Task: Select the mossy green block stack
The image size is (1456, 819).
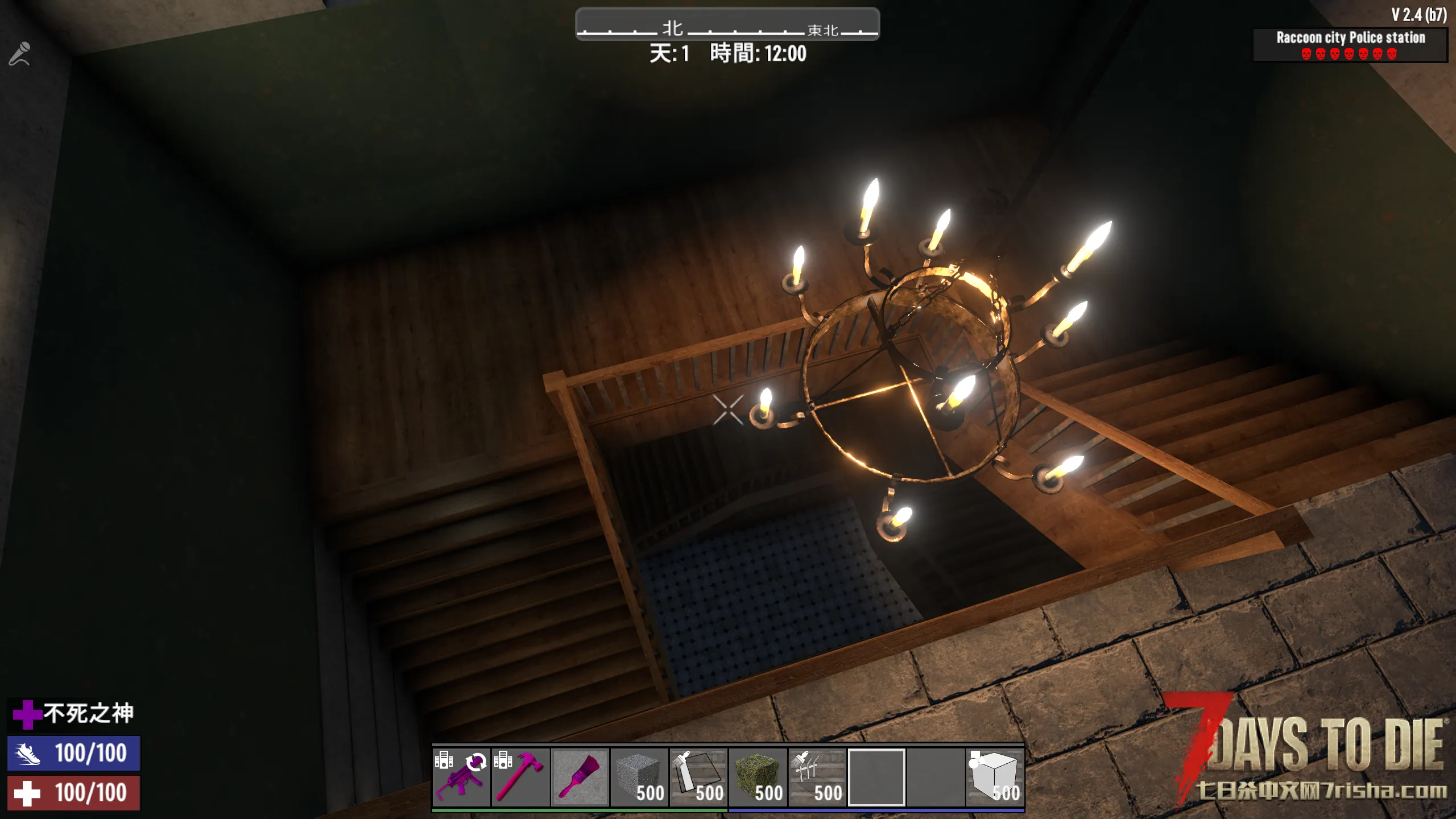Action: tap(758, 777)
